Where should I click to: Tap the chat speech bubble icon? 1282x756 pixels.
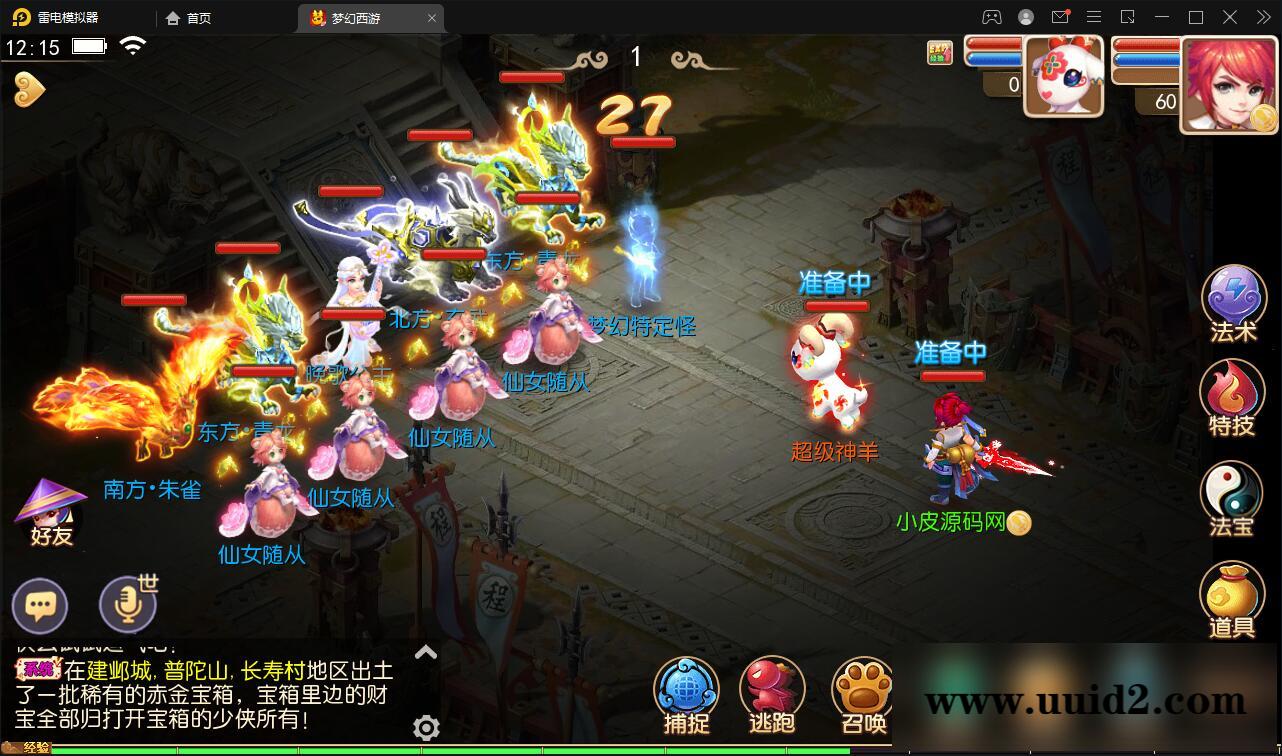(40, 604)
